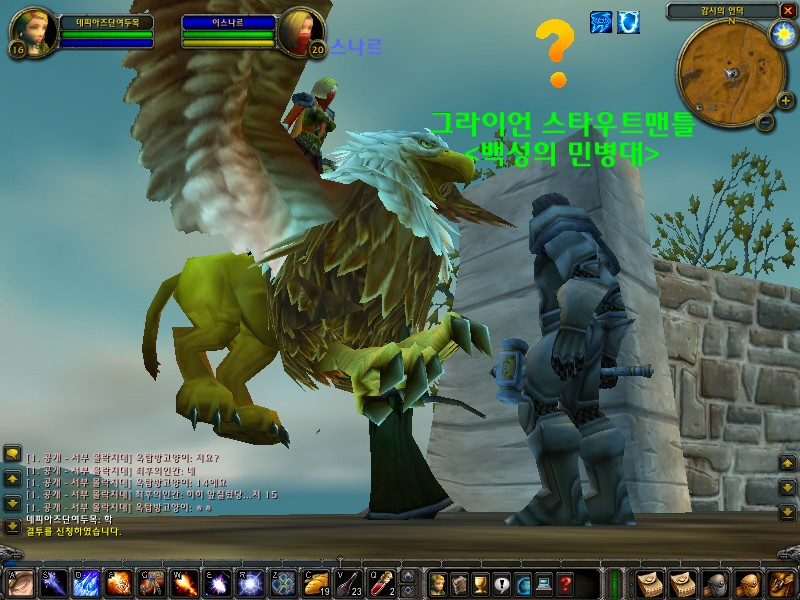Open the character info micro button
The image size is (800, 600).
pos(437,584)
